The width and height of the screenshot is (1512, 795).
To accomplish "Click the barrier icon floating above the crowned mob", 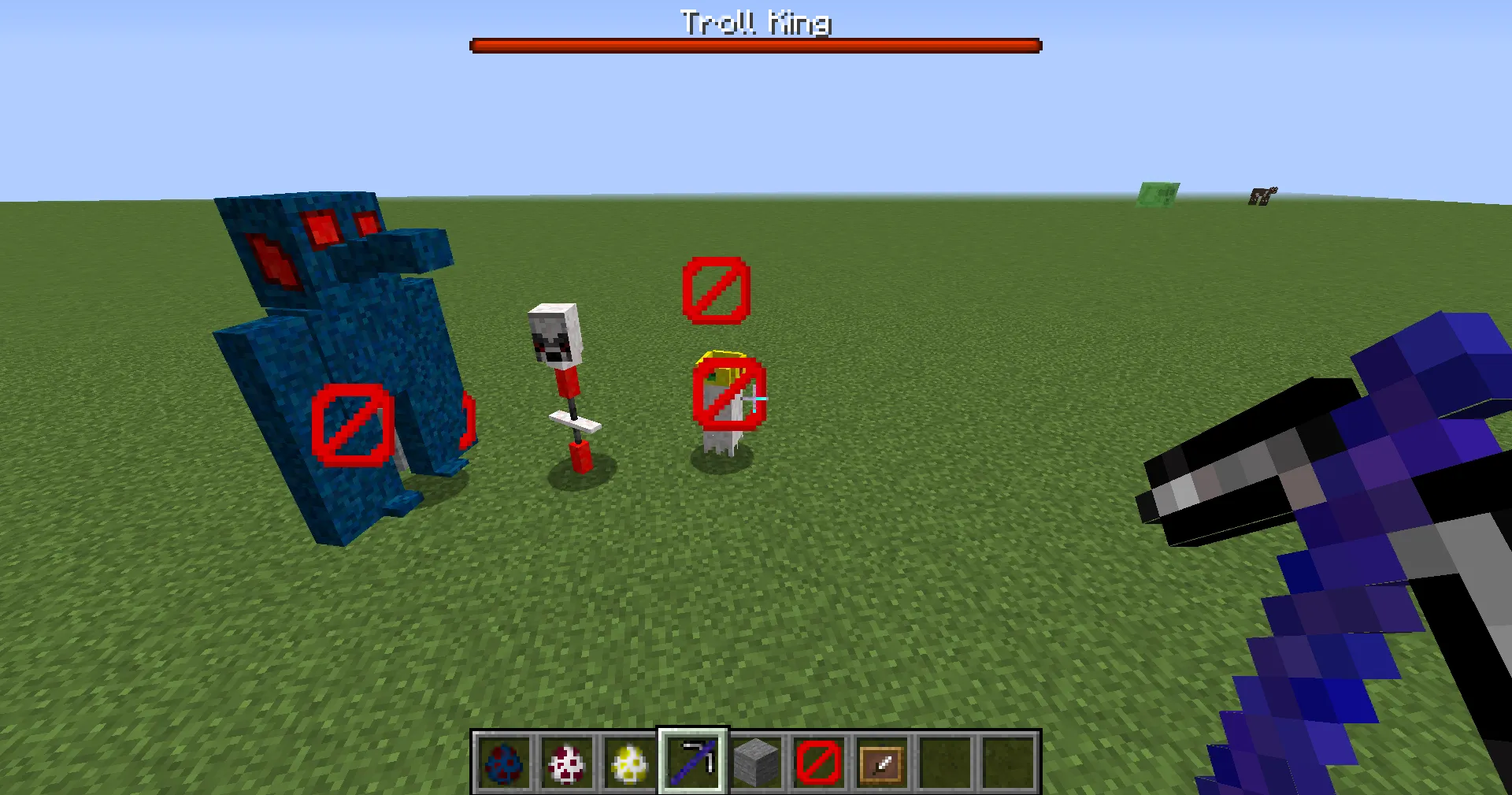I will tap(715, 292).
